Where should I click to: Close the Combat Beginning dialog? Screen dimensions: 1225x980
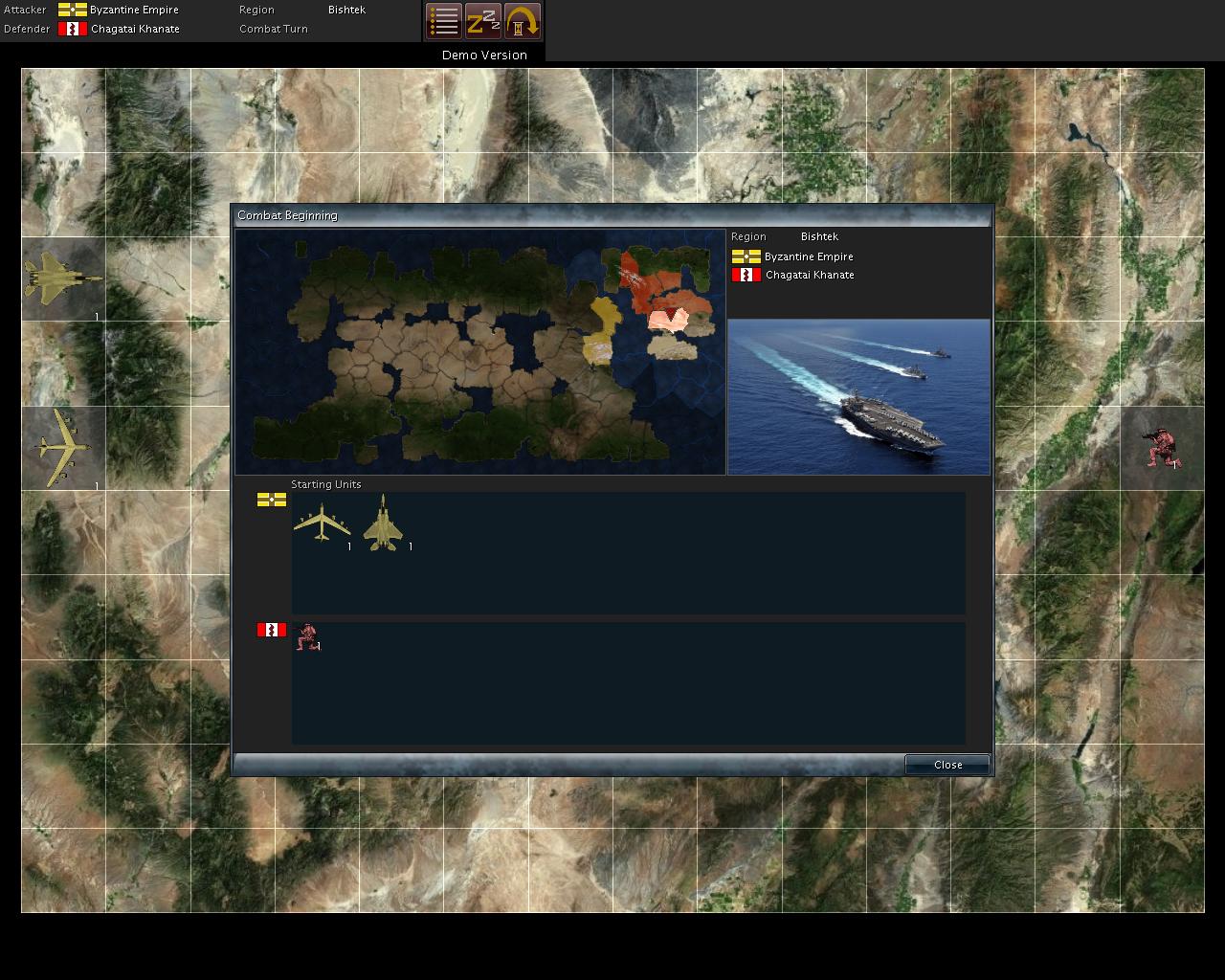point(947,765)
